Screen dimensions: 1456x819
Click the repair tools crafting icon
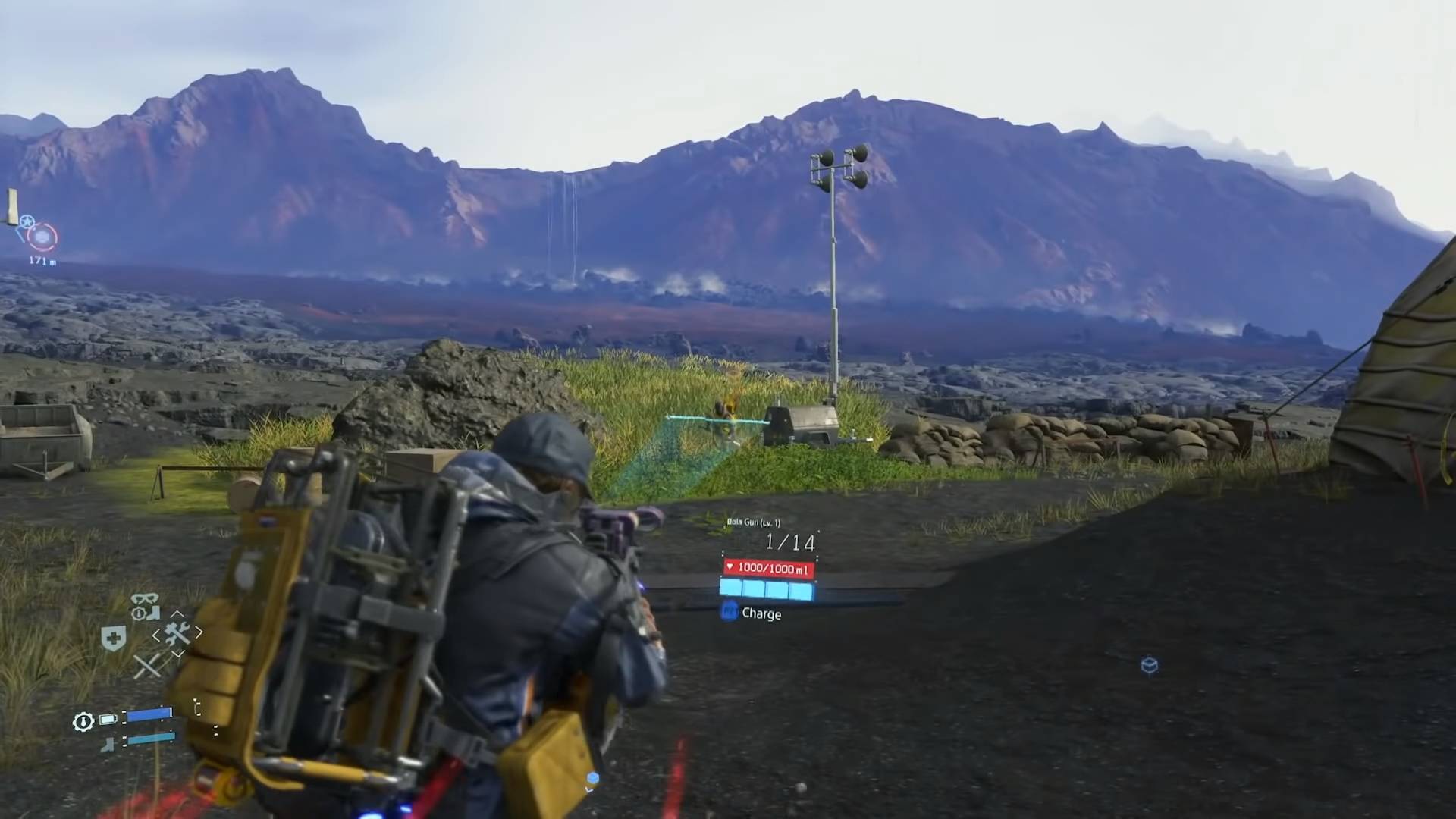pyautogui.click(x=176, y=634)
